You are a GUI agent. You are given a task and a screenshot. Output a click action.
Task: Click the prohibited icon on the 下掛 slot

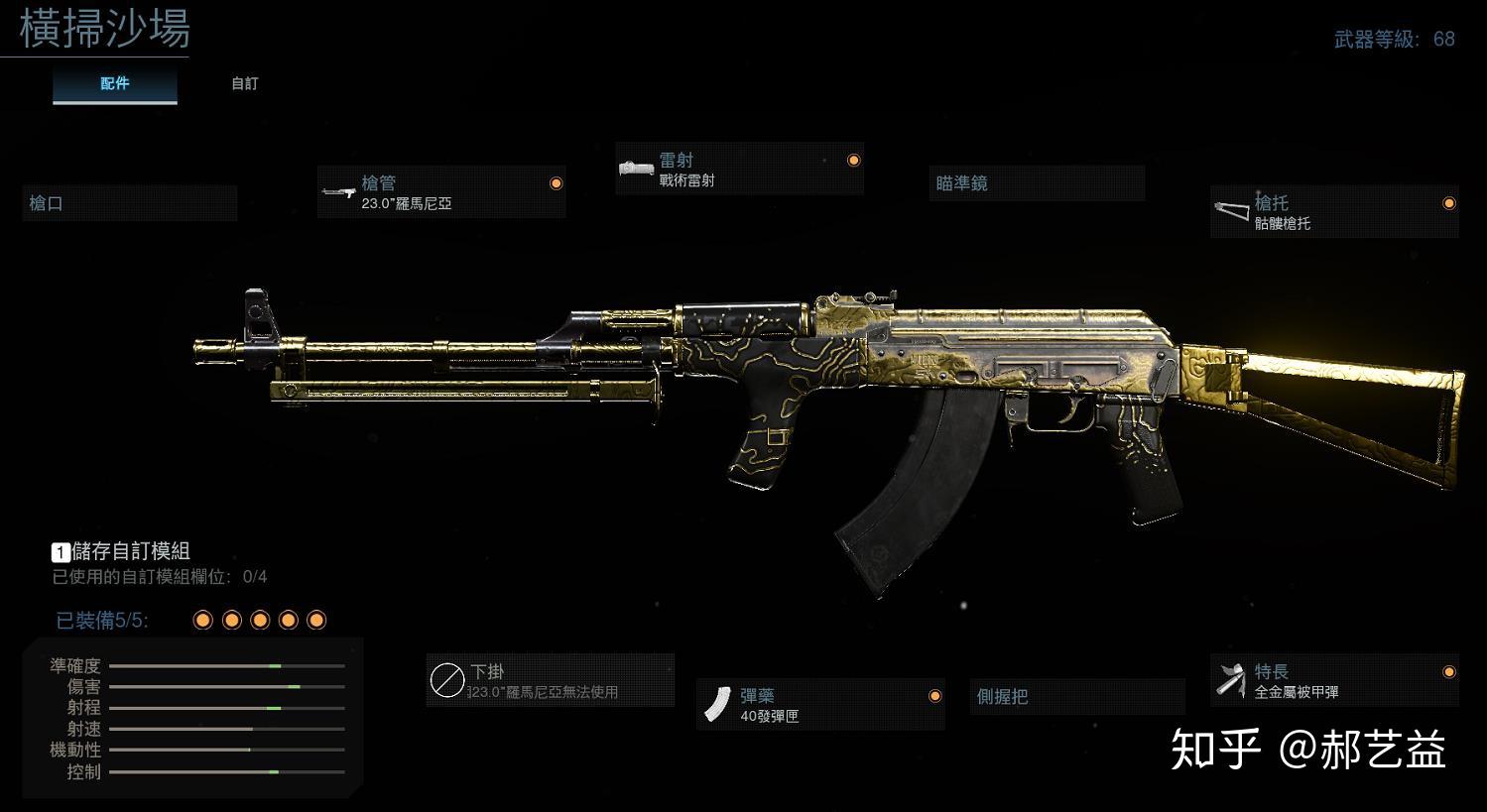[x=449, y=679]
